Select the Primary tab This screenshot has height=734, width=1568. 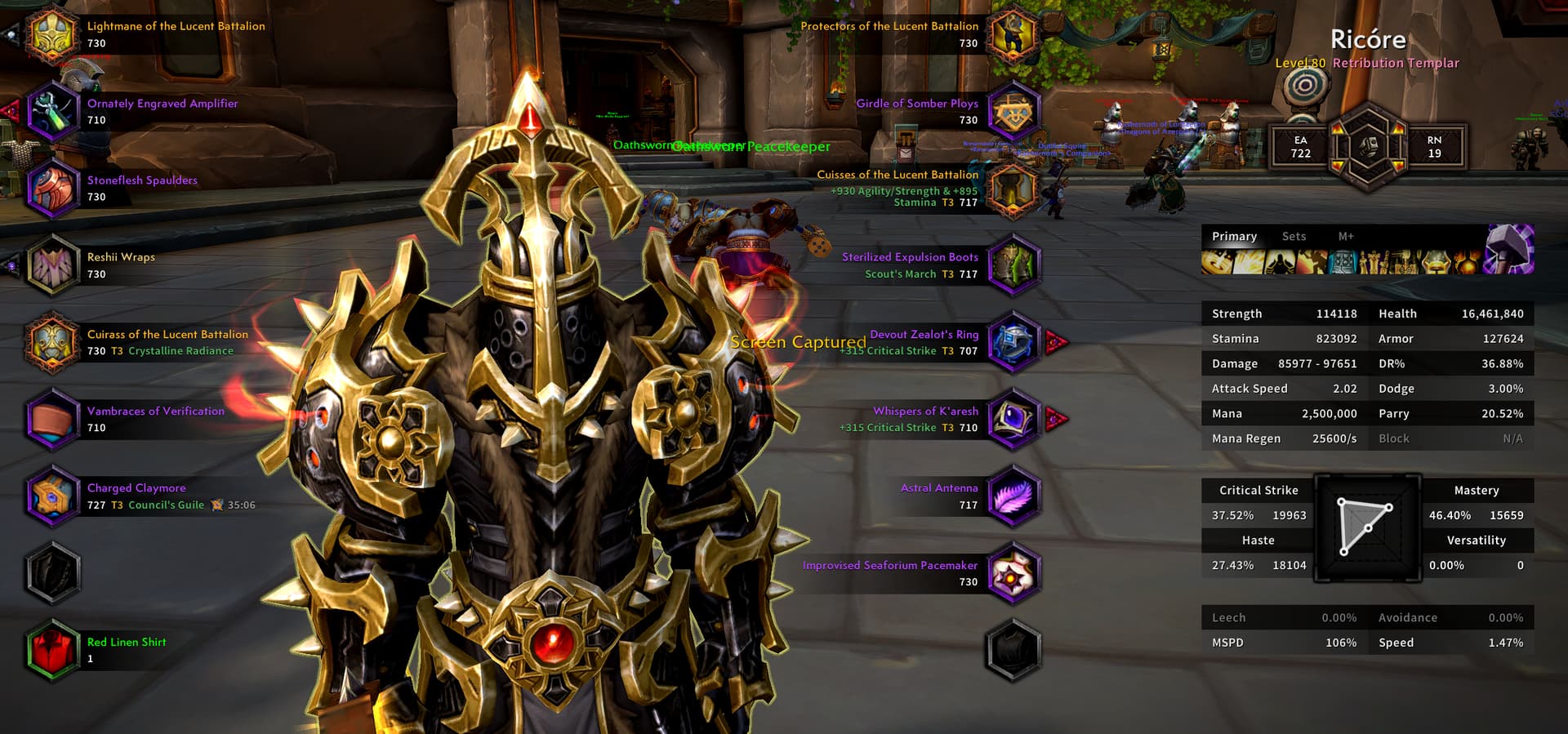pyautogui.click(x=1234, y=237)
